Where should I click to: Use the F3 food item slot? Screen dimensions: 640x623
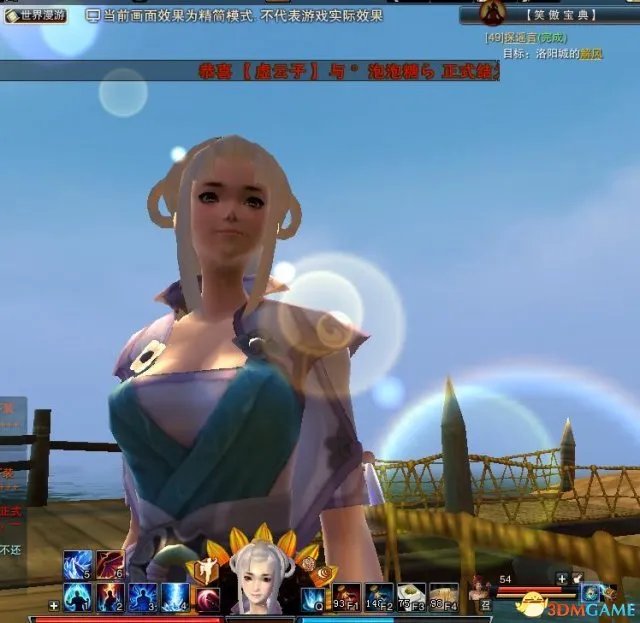pos(411,597)
